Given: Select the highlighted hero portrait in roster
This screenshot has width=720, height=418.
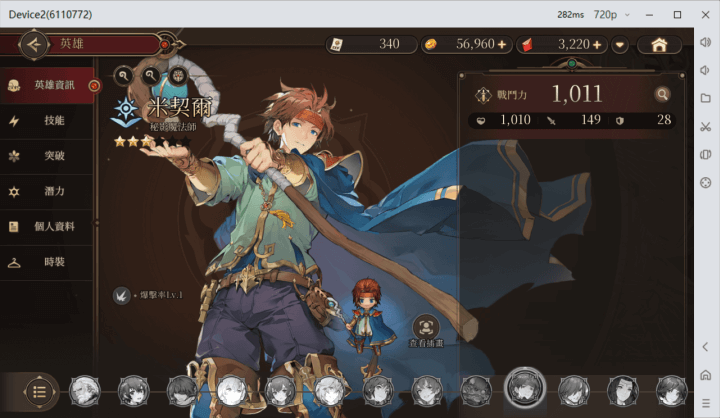Looking at the screenshot, I should (x=524, y=388).
